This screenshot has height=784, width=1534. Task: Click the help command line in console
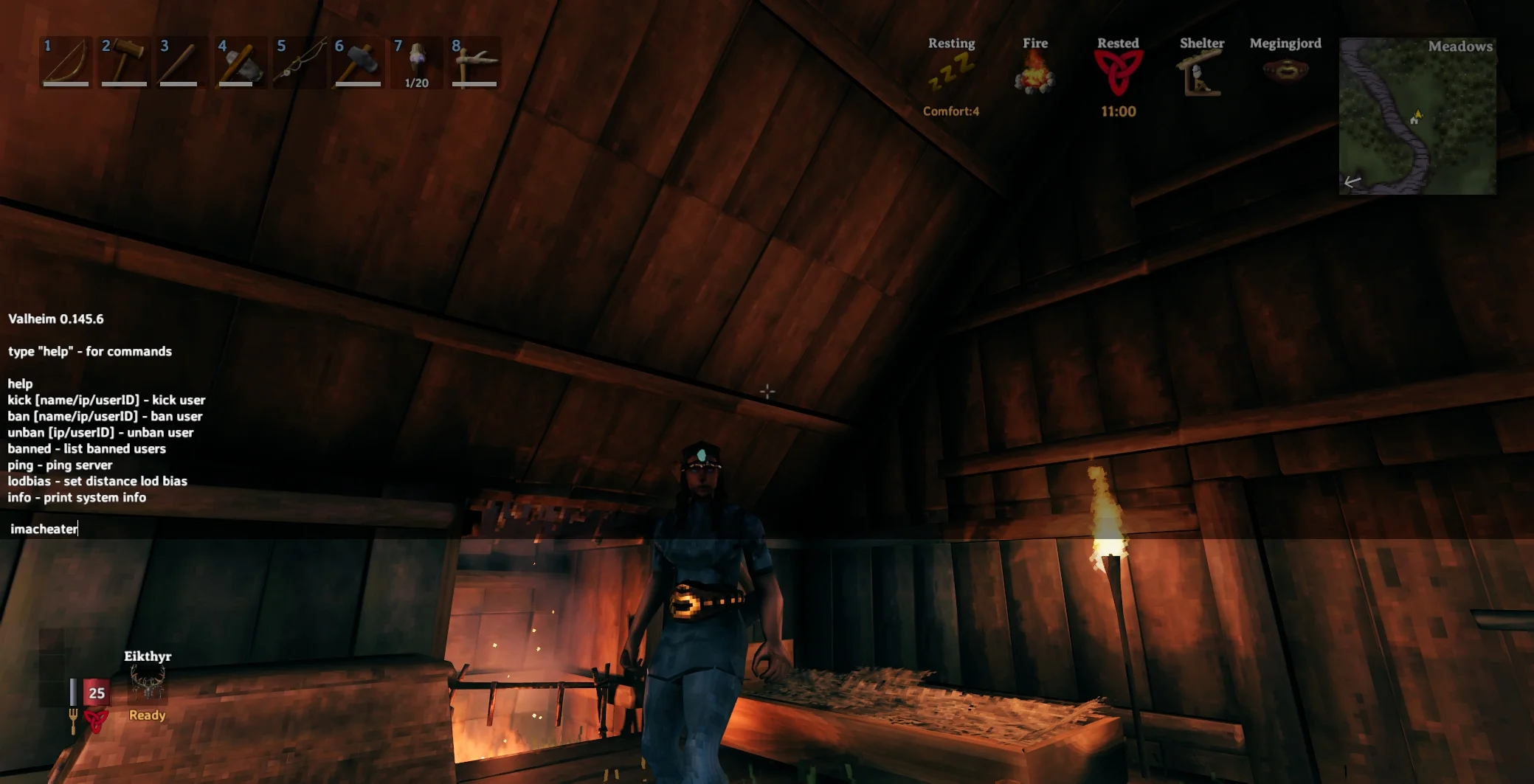[18, 384]
